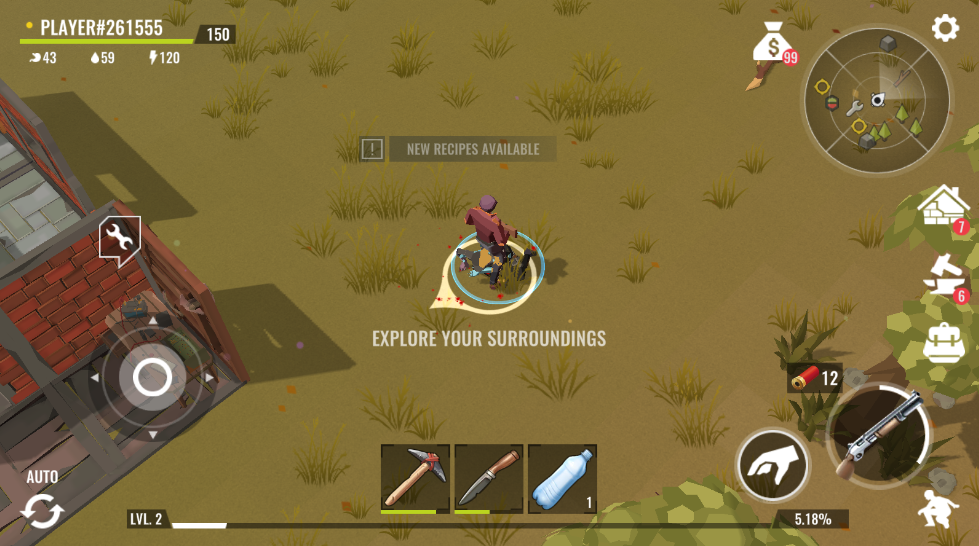Open the anvil crafting menu

tap(943, 277)
